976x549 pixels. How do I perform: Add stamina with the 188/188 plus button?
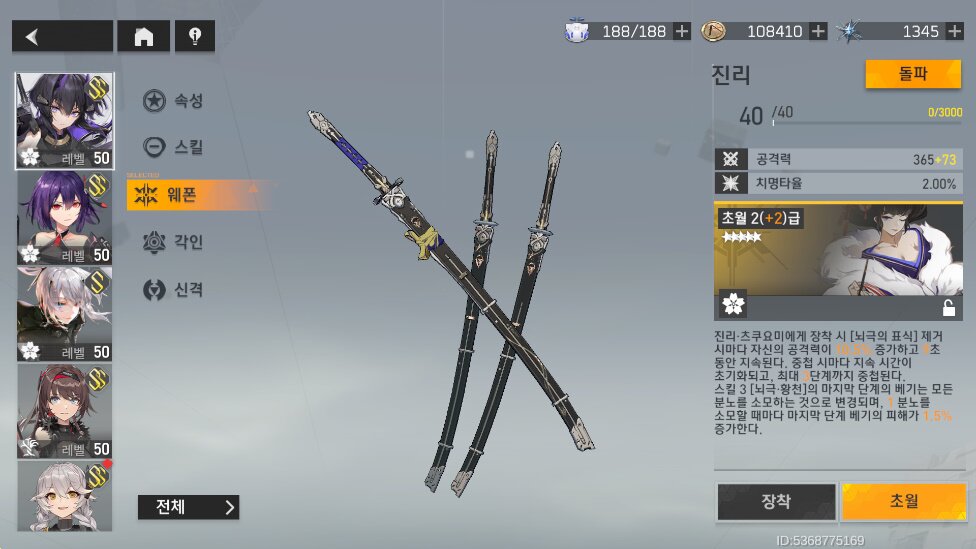682,31
